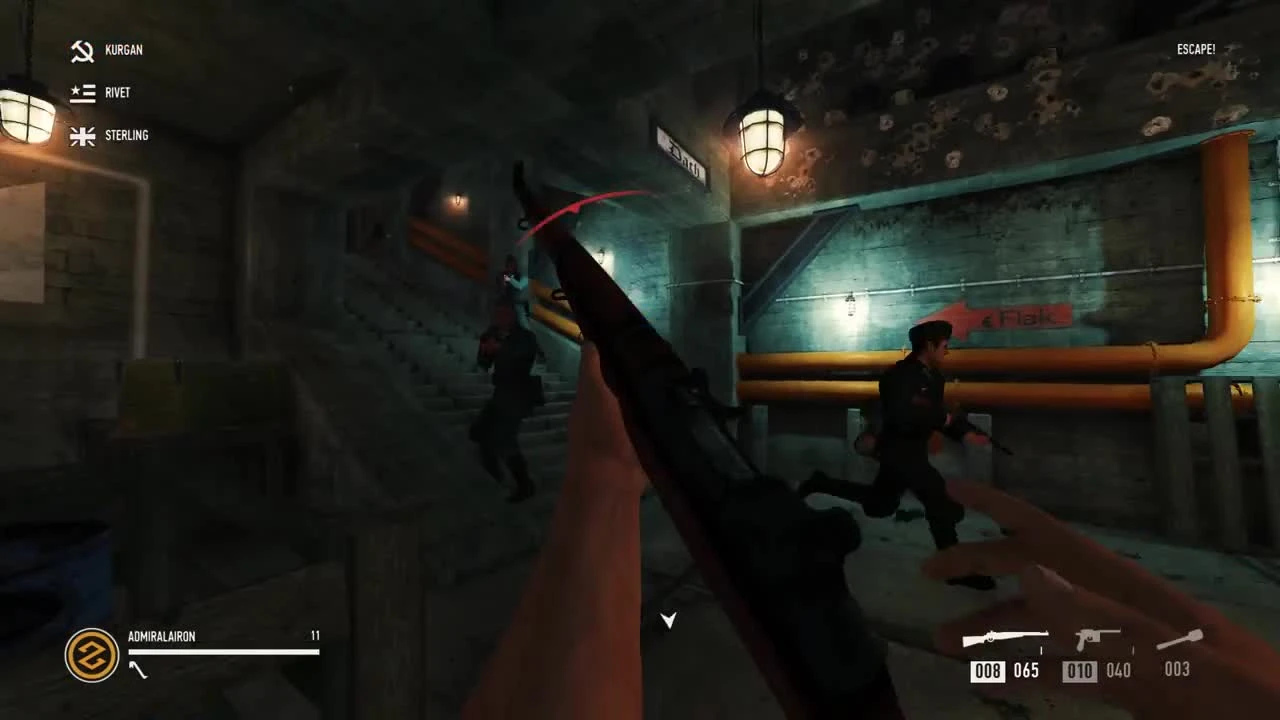Select the melee knife icon under the health bar
Image resolution: width=1280 pixels, height=720 pixels.
click(x=140, y=670)
